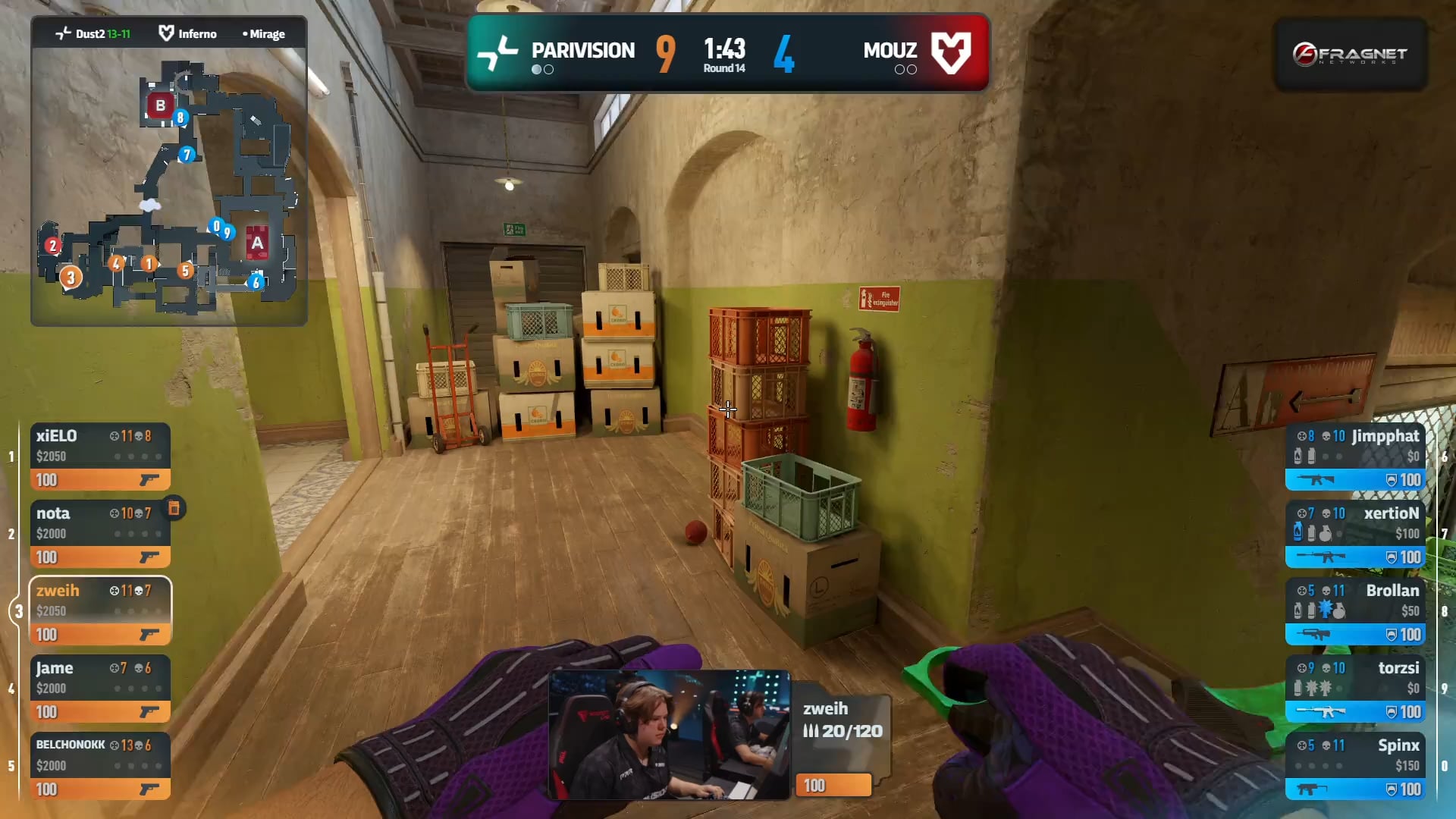Choose nota's player card

[x=99, y=534]
